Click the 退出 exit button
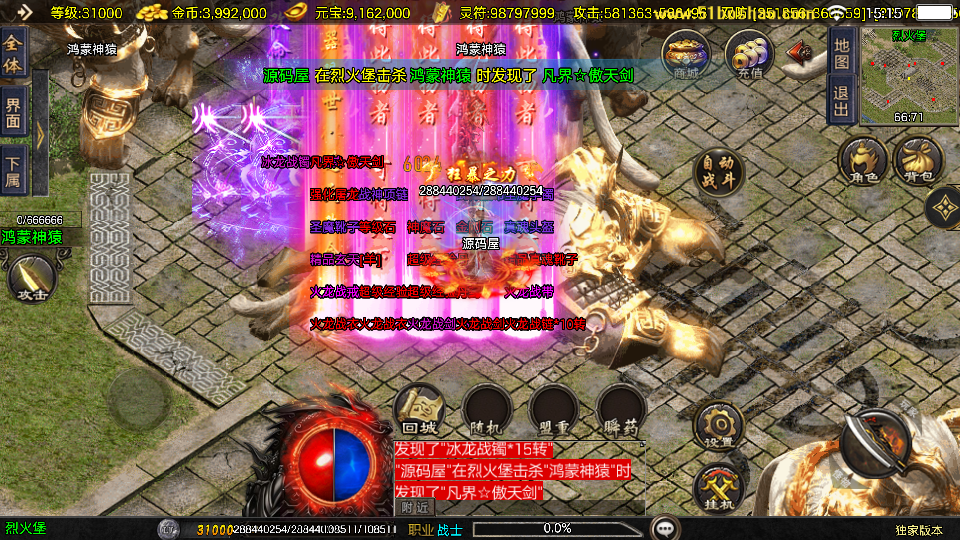The height and width of the screenshot is (540, 960). [842, 100]
